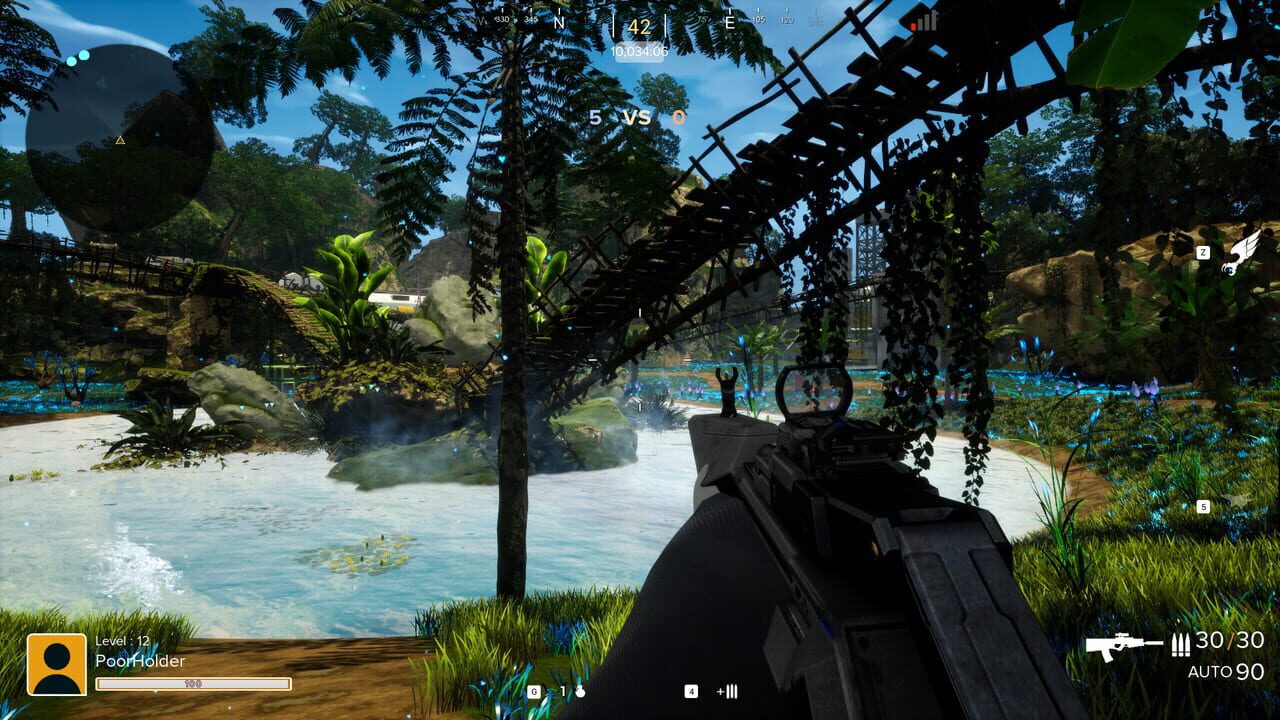This screenshot has height=720, width=1280.
Task: Click the ammo resupply icon beside the 4 key
Action: [727, 689]
